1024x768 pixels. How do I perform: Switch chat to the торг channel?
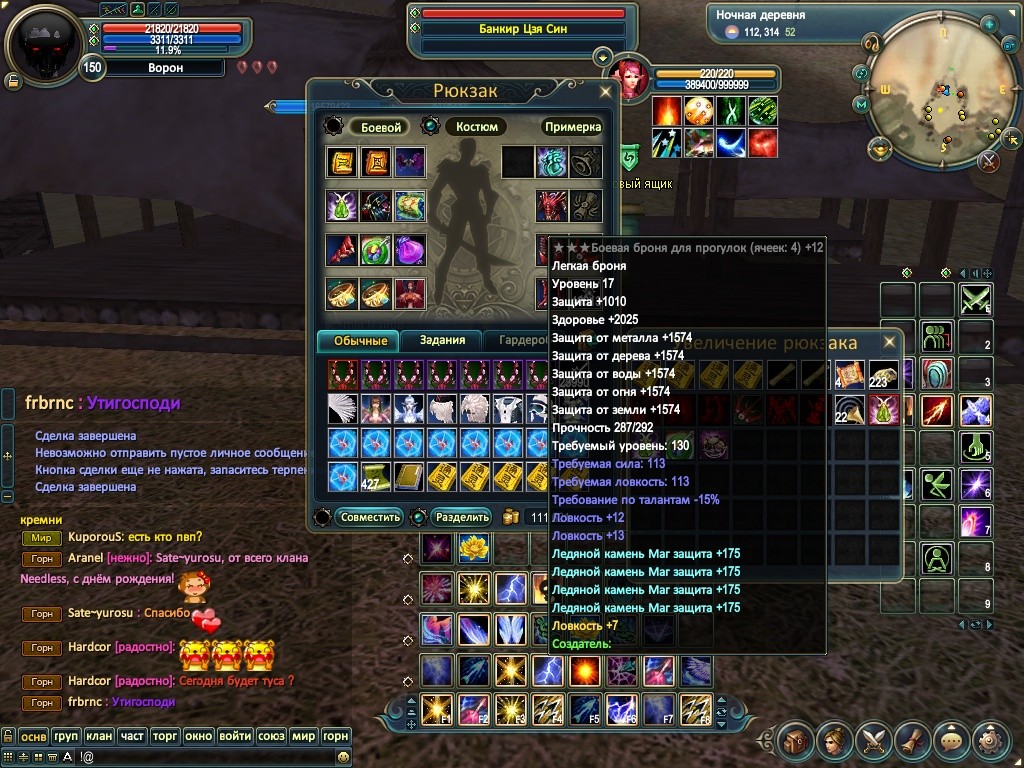coord(165,736)
